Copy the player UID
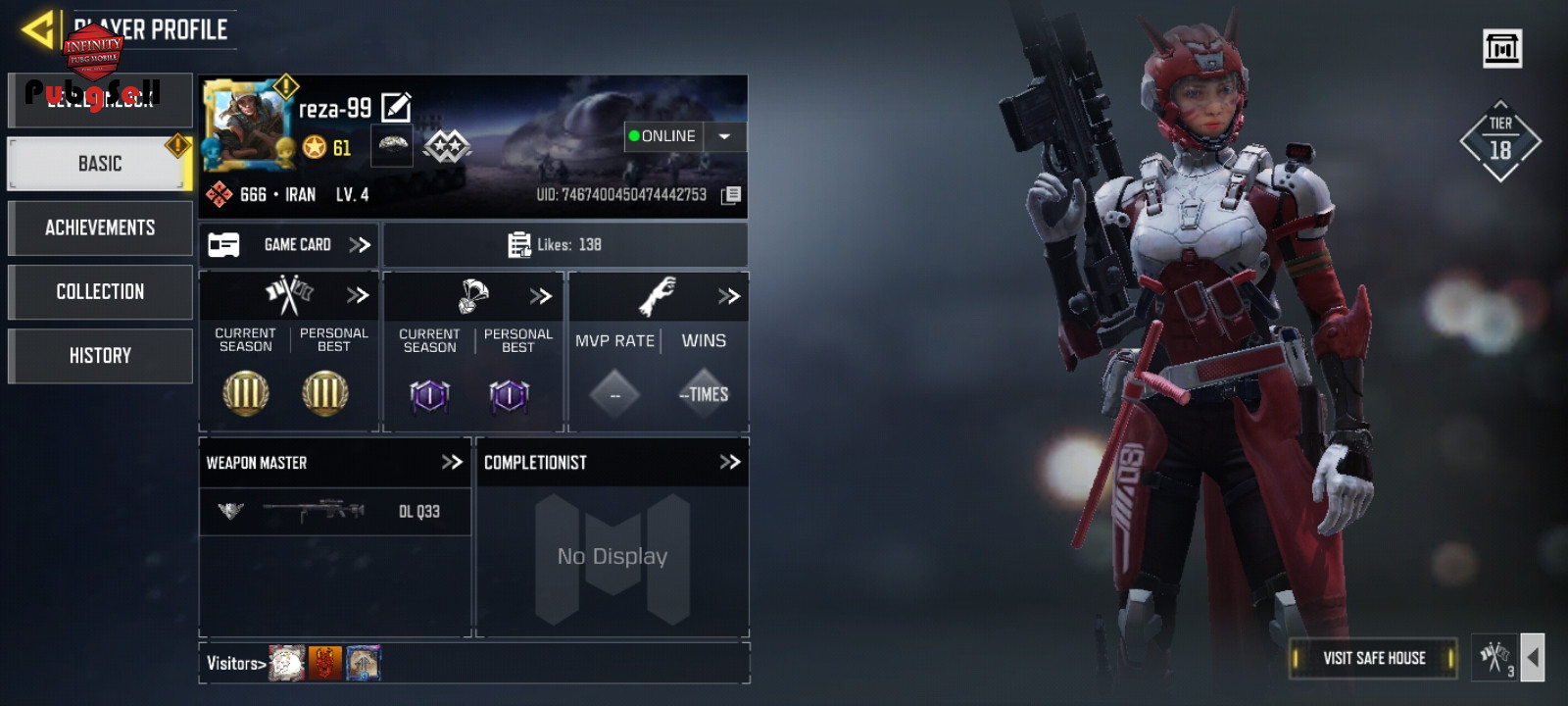Image resolution: width=1568 pixels, height=706 pixels. point(731,195)
